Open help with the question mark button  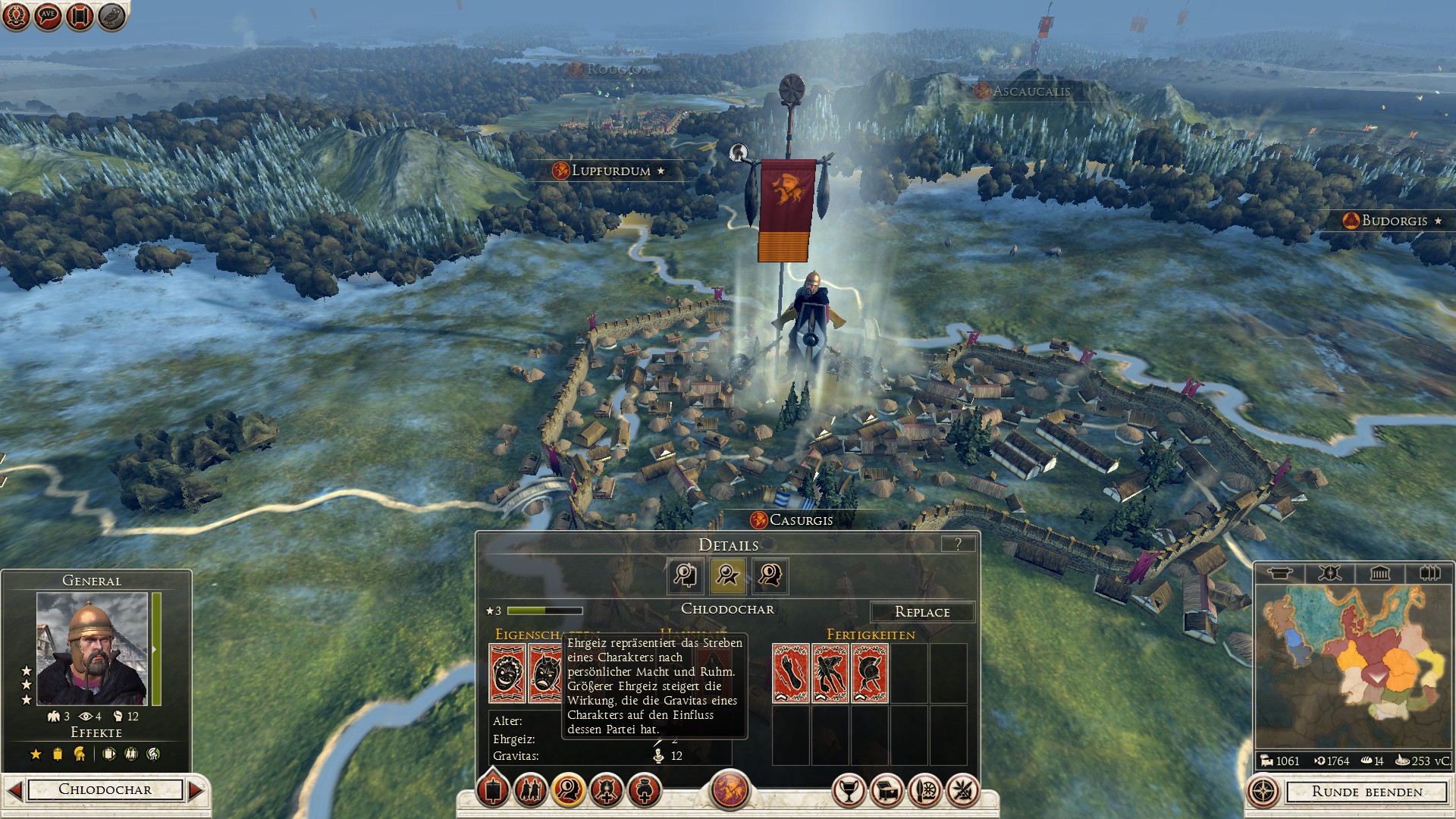click(x=959, y=544)
